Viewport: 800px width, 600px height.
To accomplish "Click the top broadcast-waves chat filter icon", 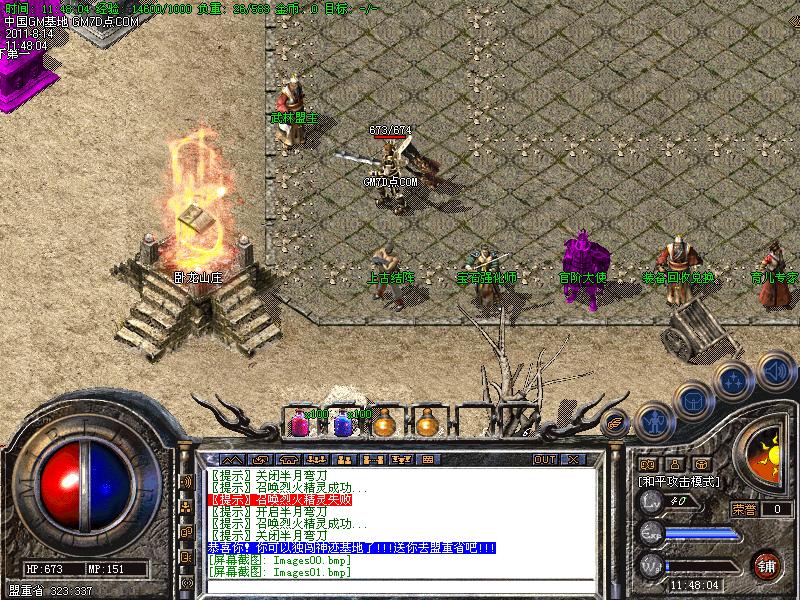I will 186,482.
